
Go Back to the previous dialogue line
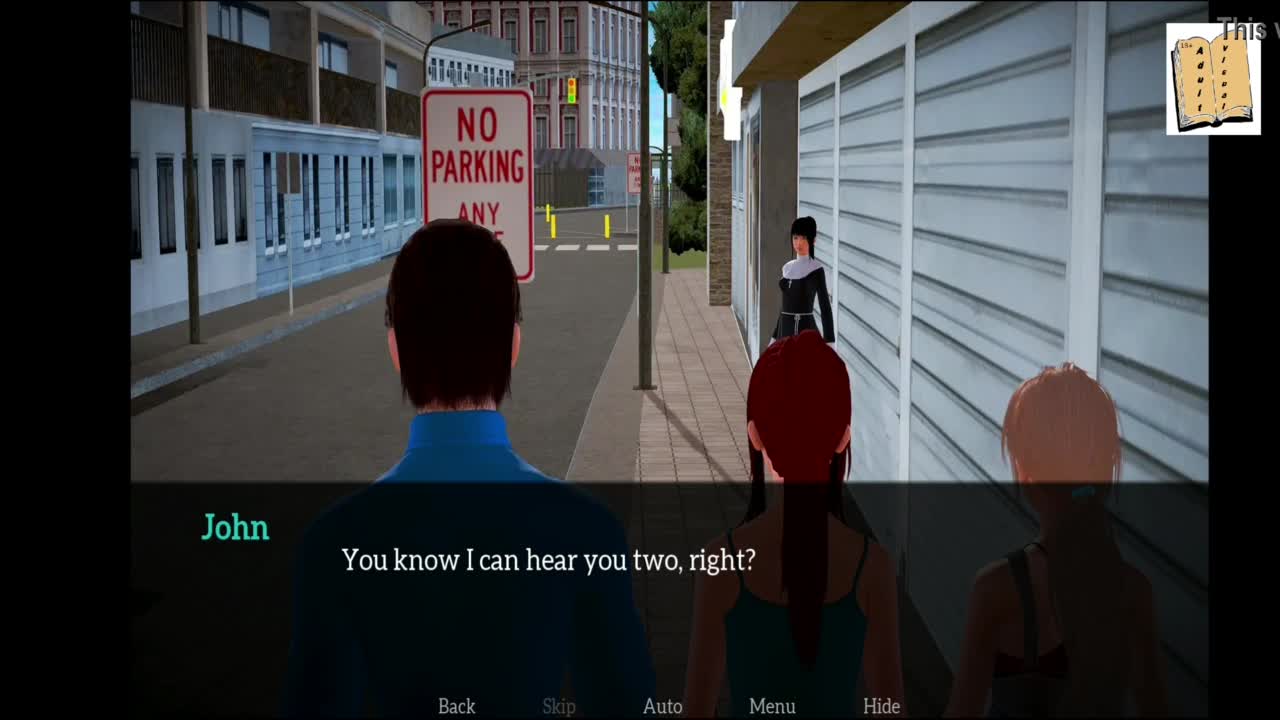point(456,706)
